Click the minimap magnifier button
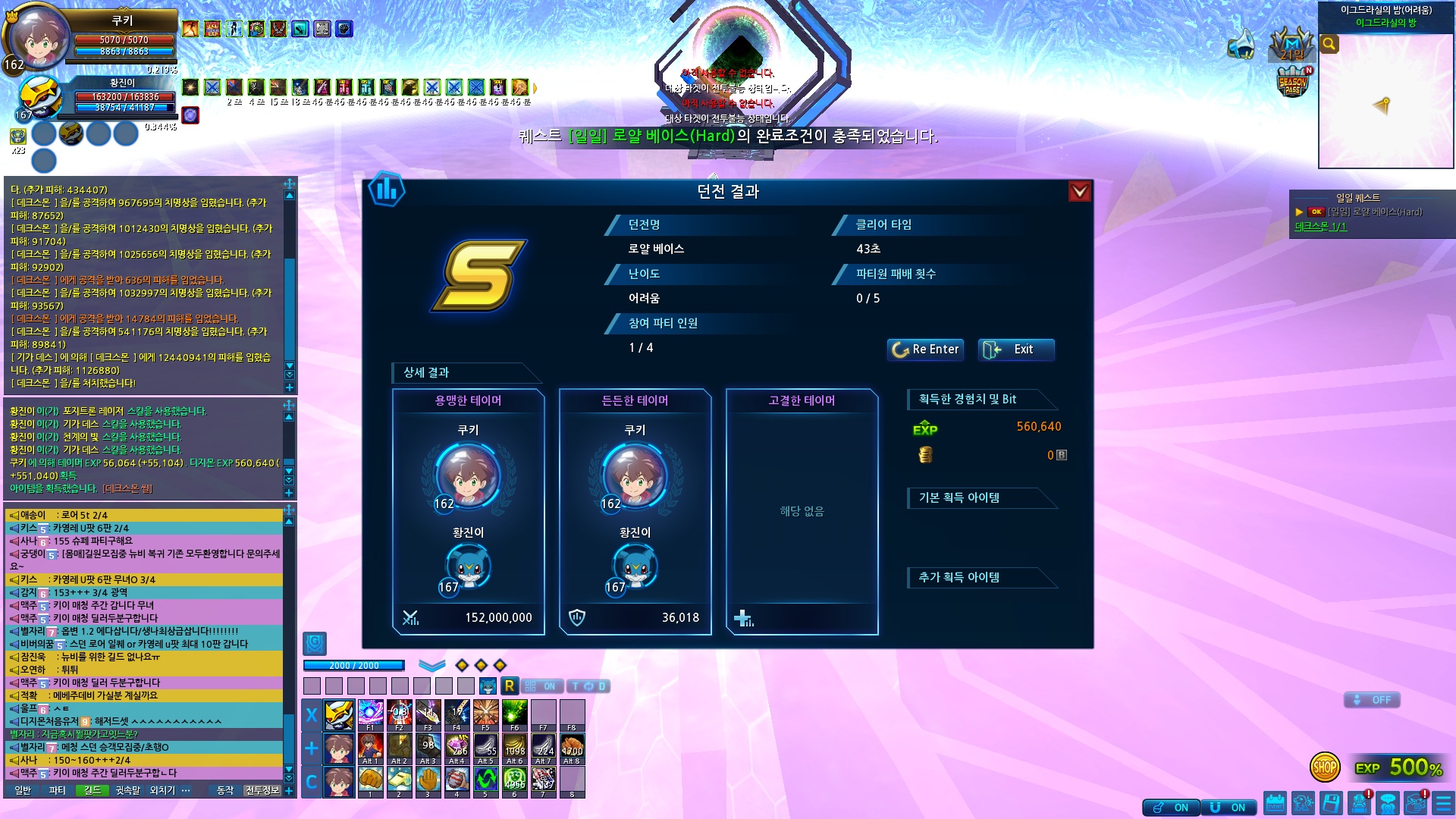The height and width of the screenshot is (819, 1456). pyautogui.click(x=1329, y=44)
